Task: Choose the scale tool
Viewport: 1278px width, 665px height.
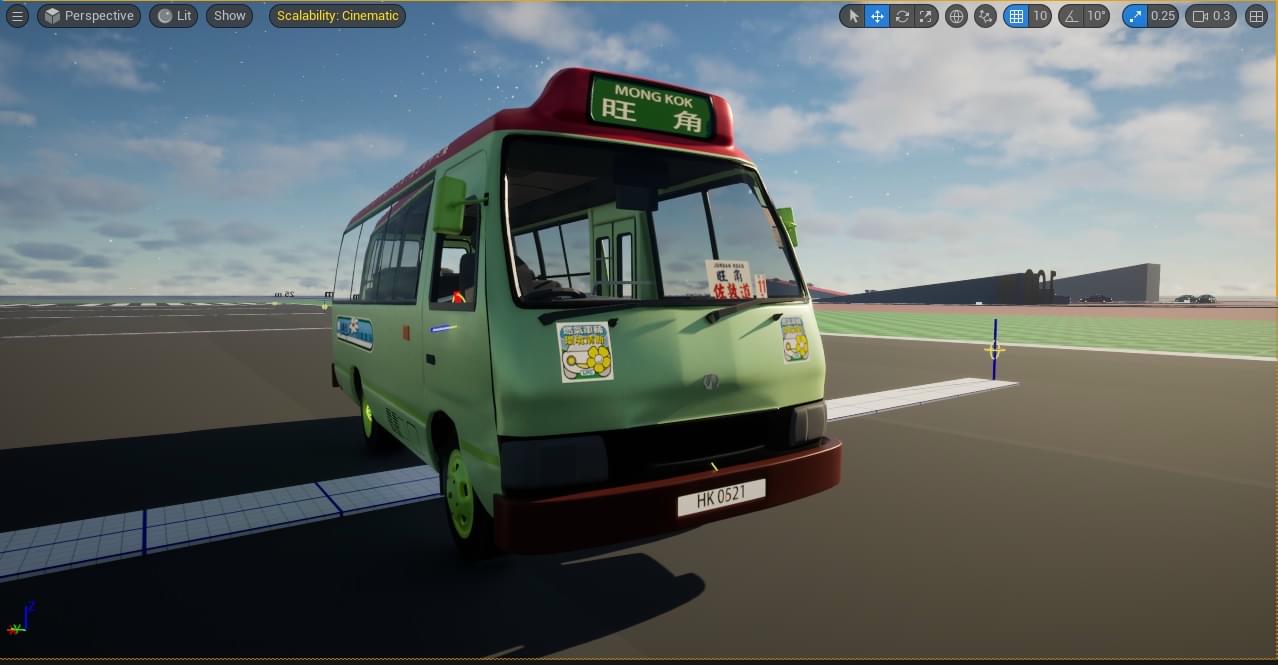Action: point(927,16)
